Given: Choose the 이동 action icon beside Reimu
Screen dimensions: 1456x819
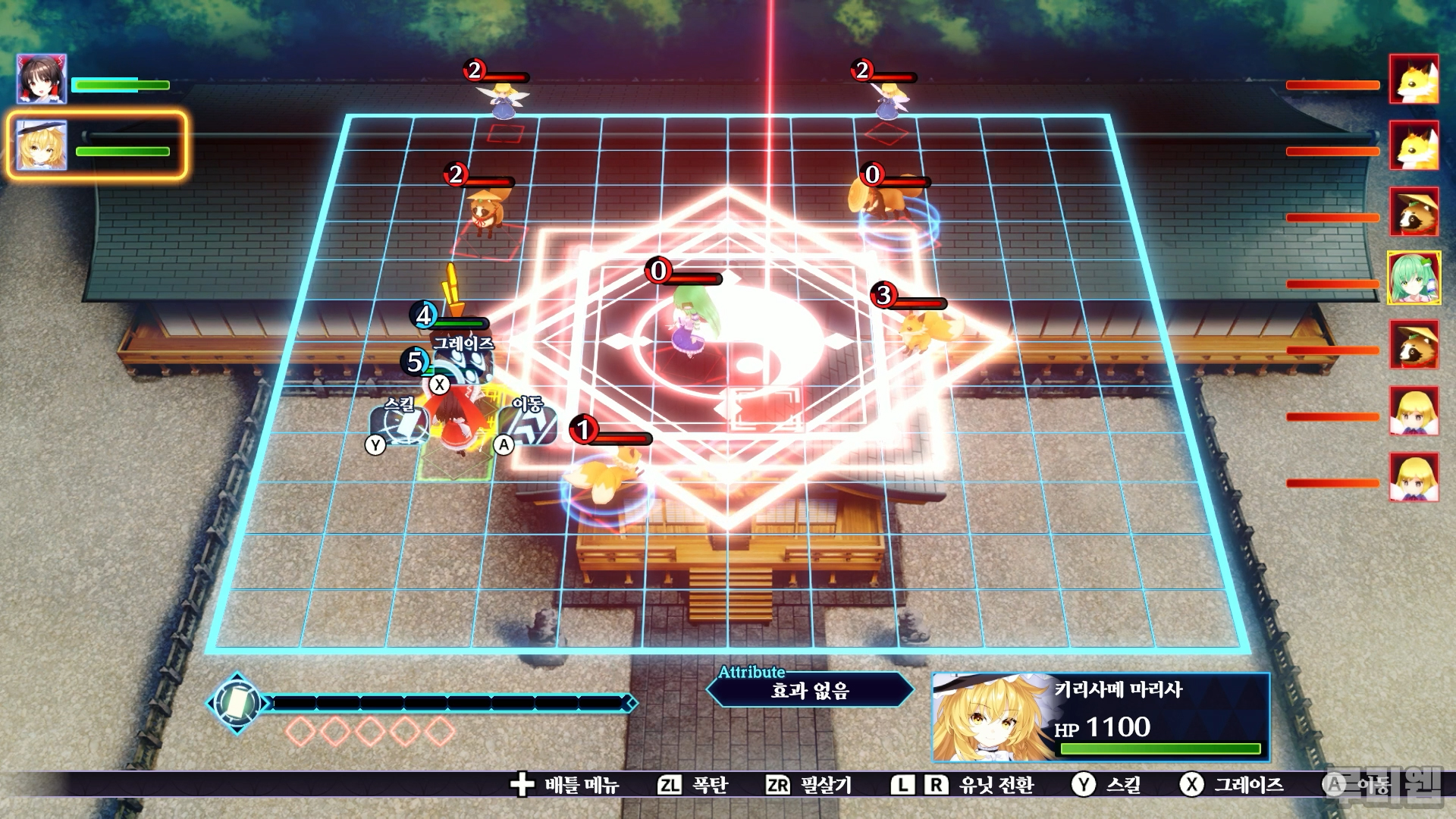Looking at the screenshot, I should [x=529, y=425].
